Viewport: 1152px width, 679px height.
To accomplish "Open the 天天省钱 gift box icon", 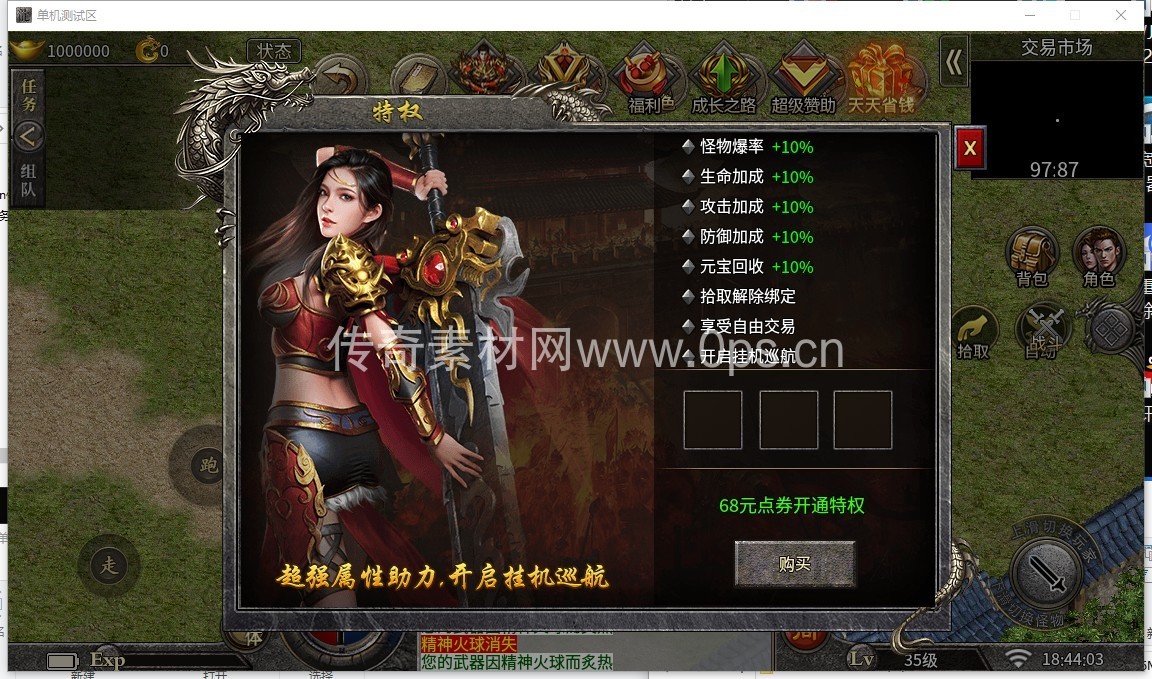I will (x=880, y=77).
